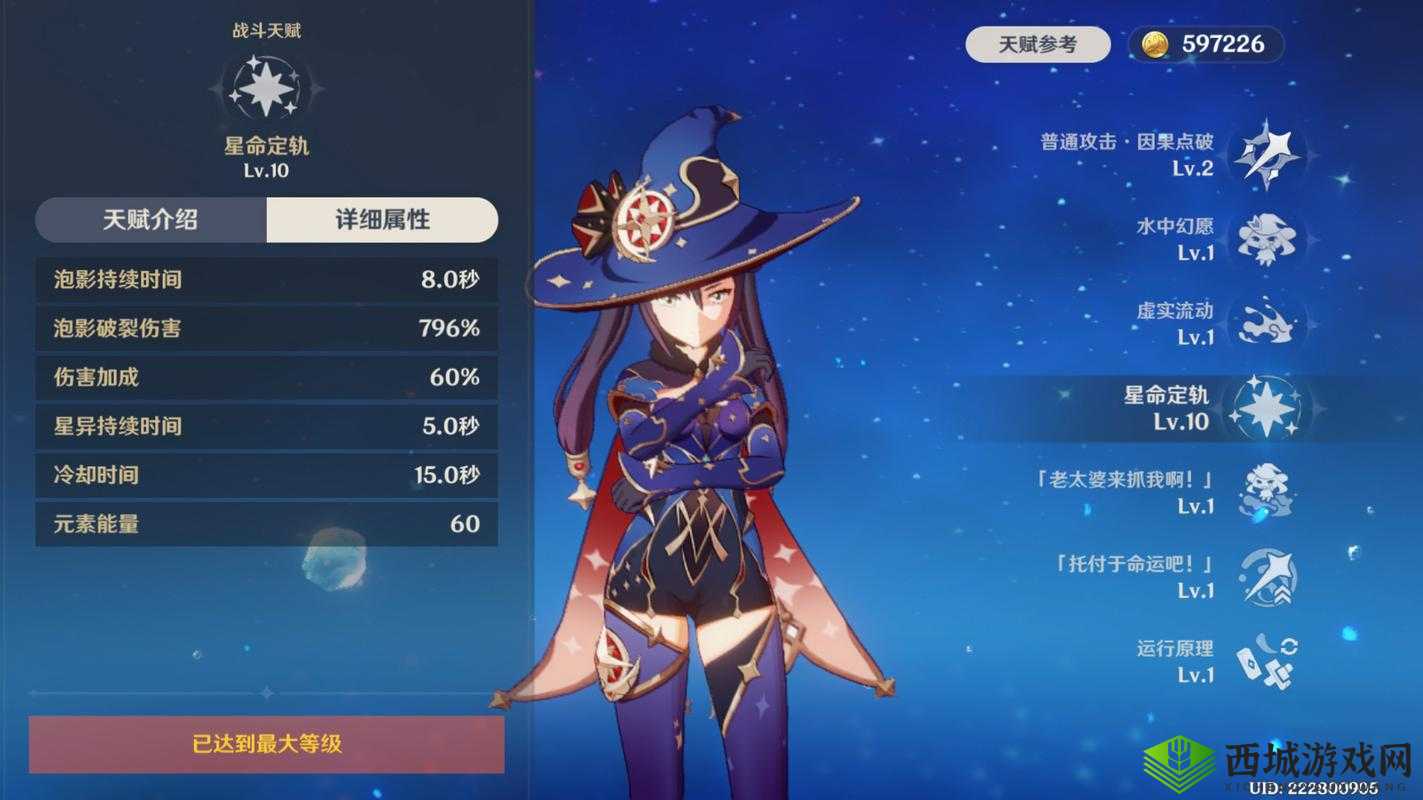
Task: Expand the 冷却时间 stat row
Action: 265,475
